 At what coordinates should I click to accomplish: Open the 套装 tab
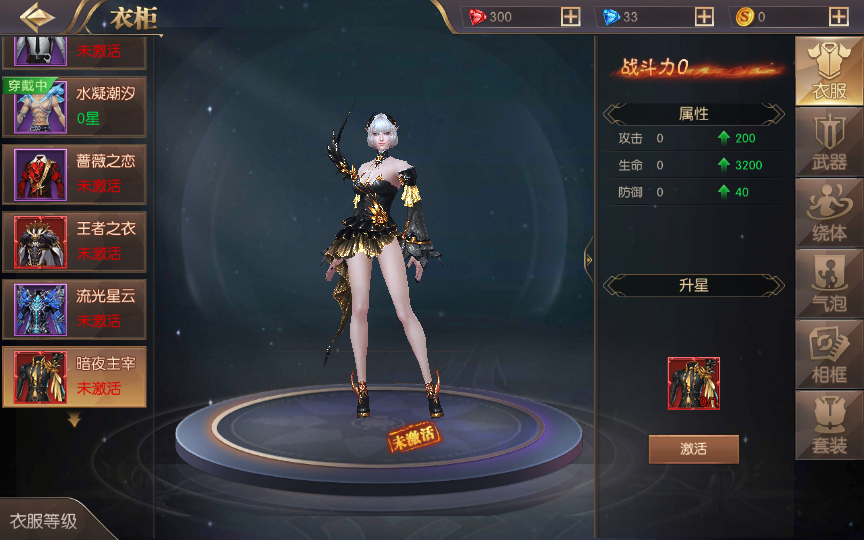[x=829, y=425]
